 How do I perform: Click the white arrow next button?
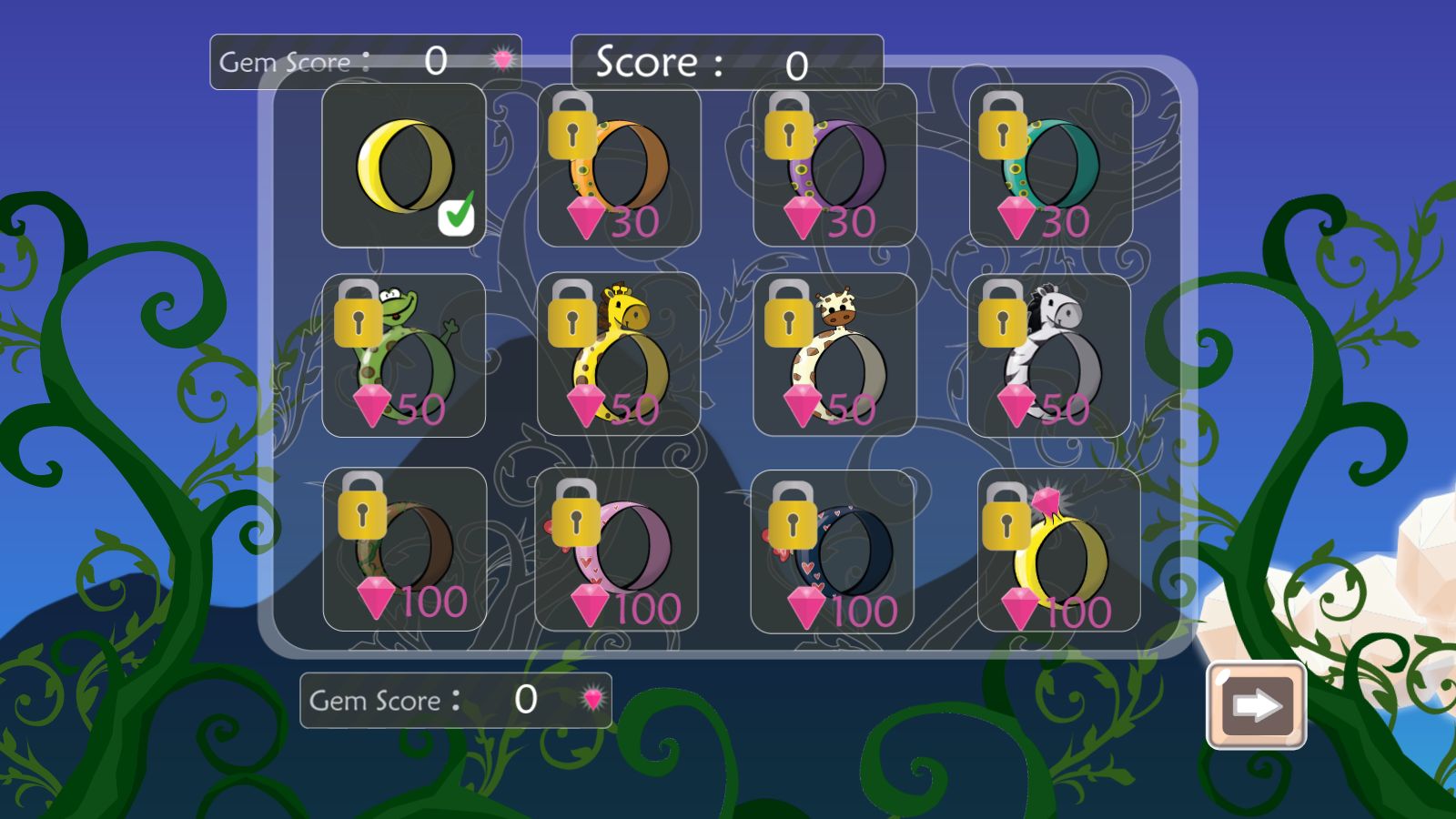point(1256,705)
